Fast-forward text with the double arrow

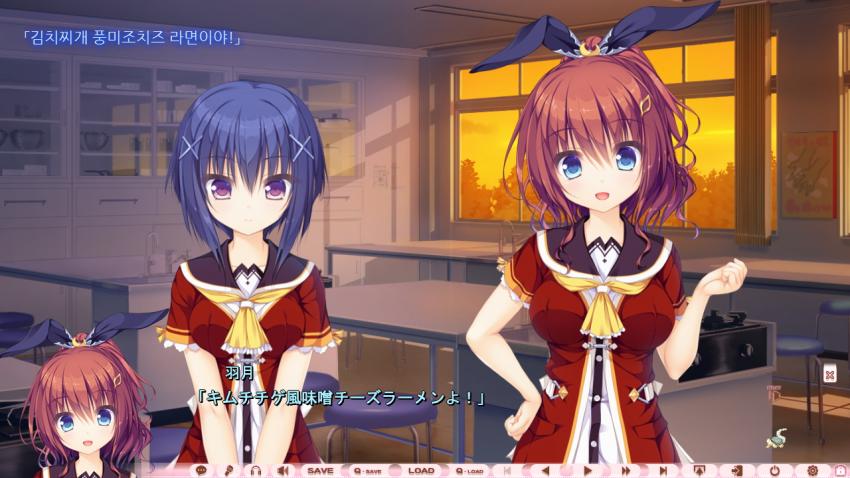coord(626,470)
